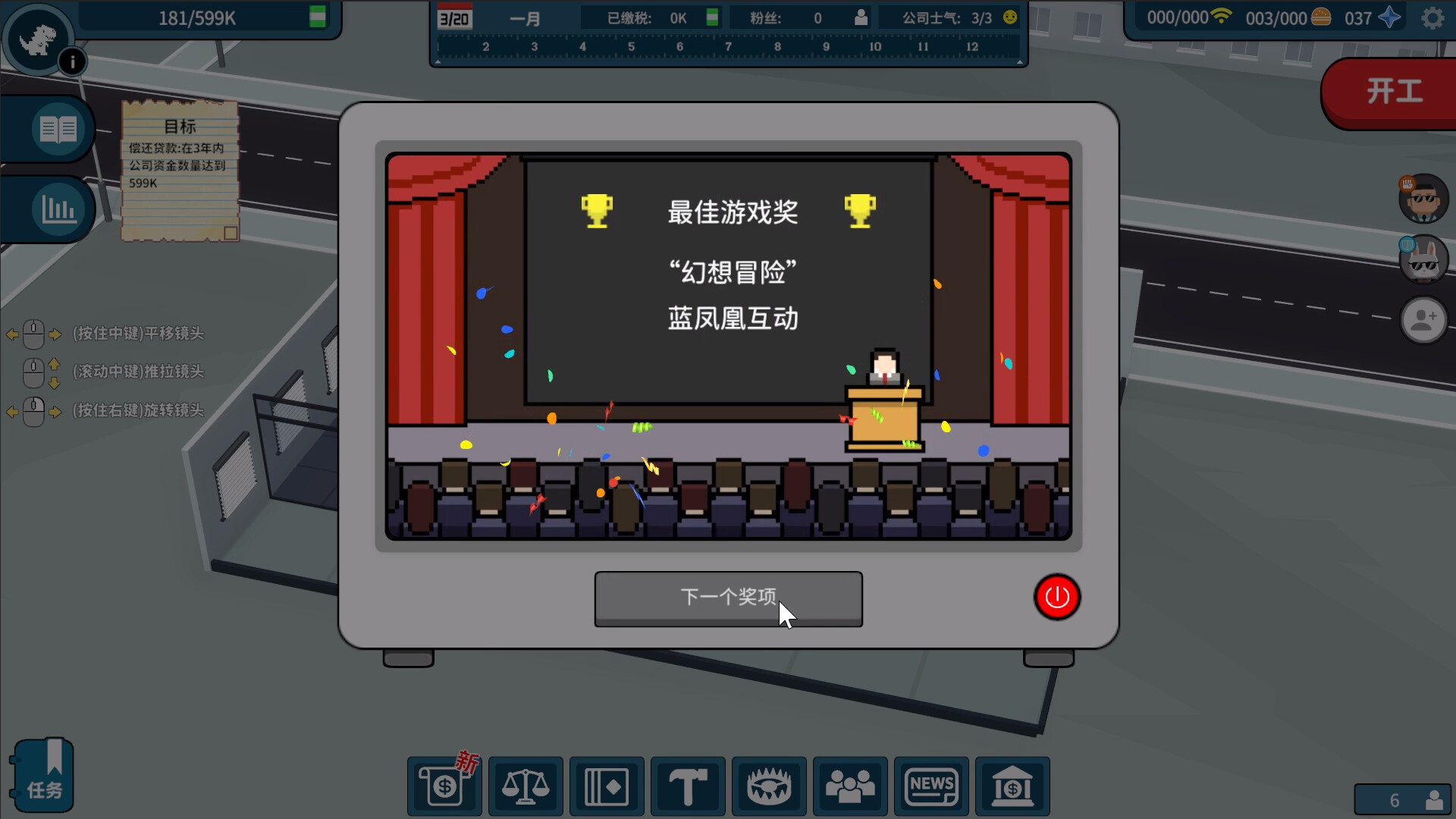1456x819 pixels.
Task: Open the trap-eye panel icon
Action: pyautogui.click(x=770, y=787)
